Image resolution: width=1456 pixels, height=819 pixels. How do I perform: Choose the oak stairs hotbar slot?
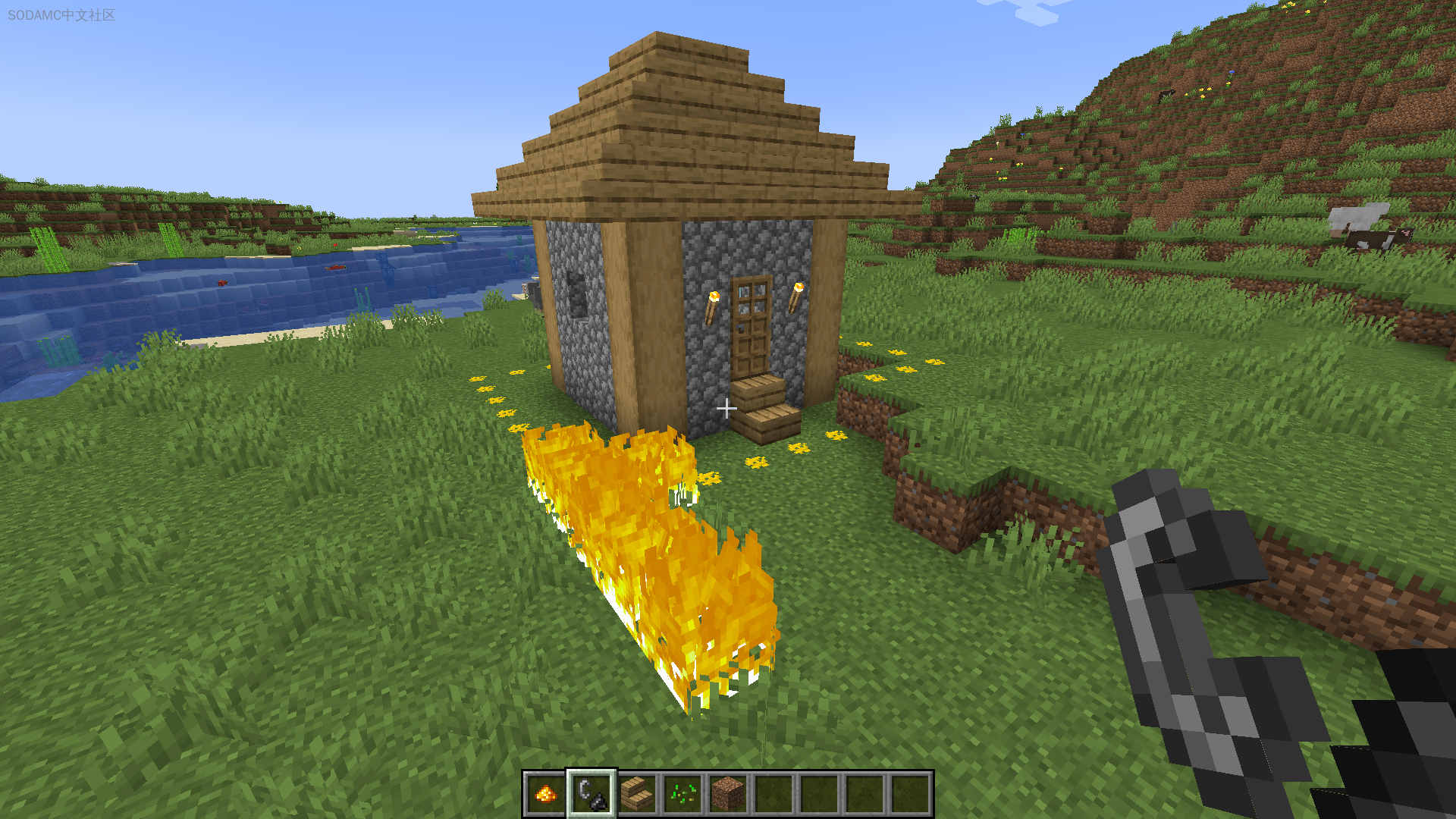click(x=637, y=793)
